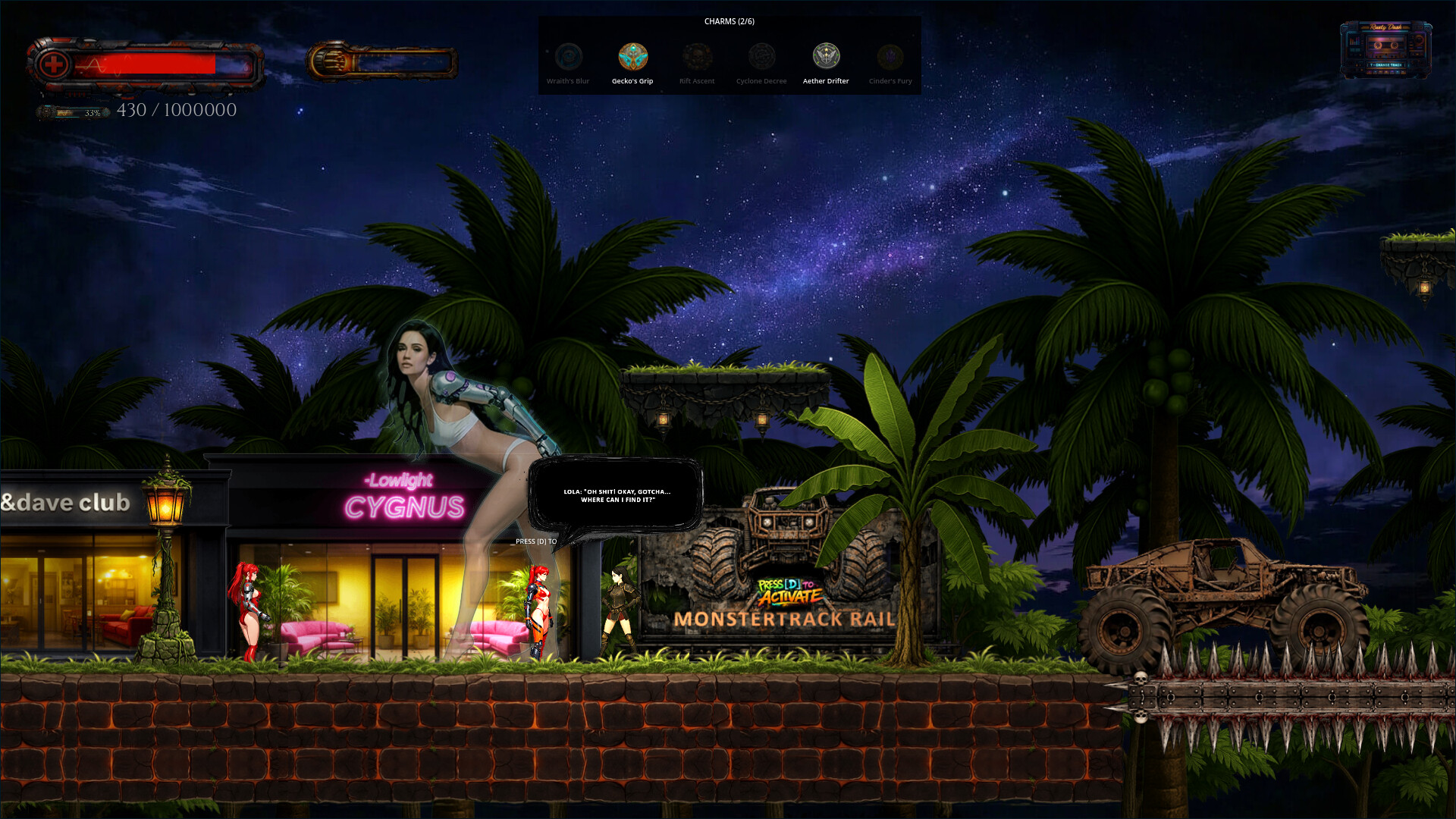Image resolution: width=1456 pixels, height=819 pixels.
Task: Select the Gecko's Grip charm
Action: (x=632, y=57)
